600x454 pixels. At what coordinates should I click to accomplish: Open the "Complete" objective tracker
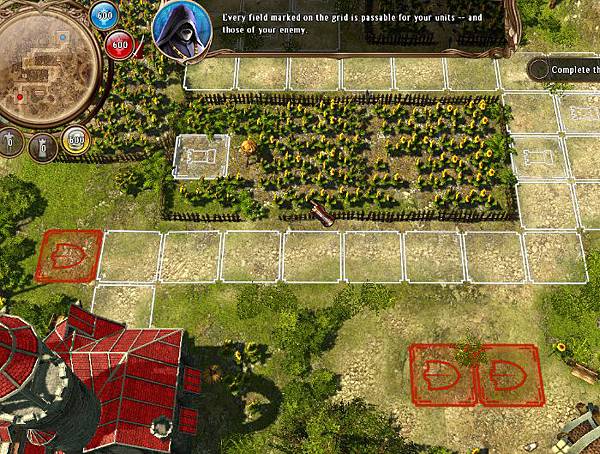(x=566, y=70)
